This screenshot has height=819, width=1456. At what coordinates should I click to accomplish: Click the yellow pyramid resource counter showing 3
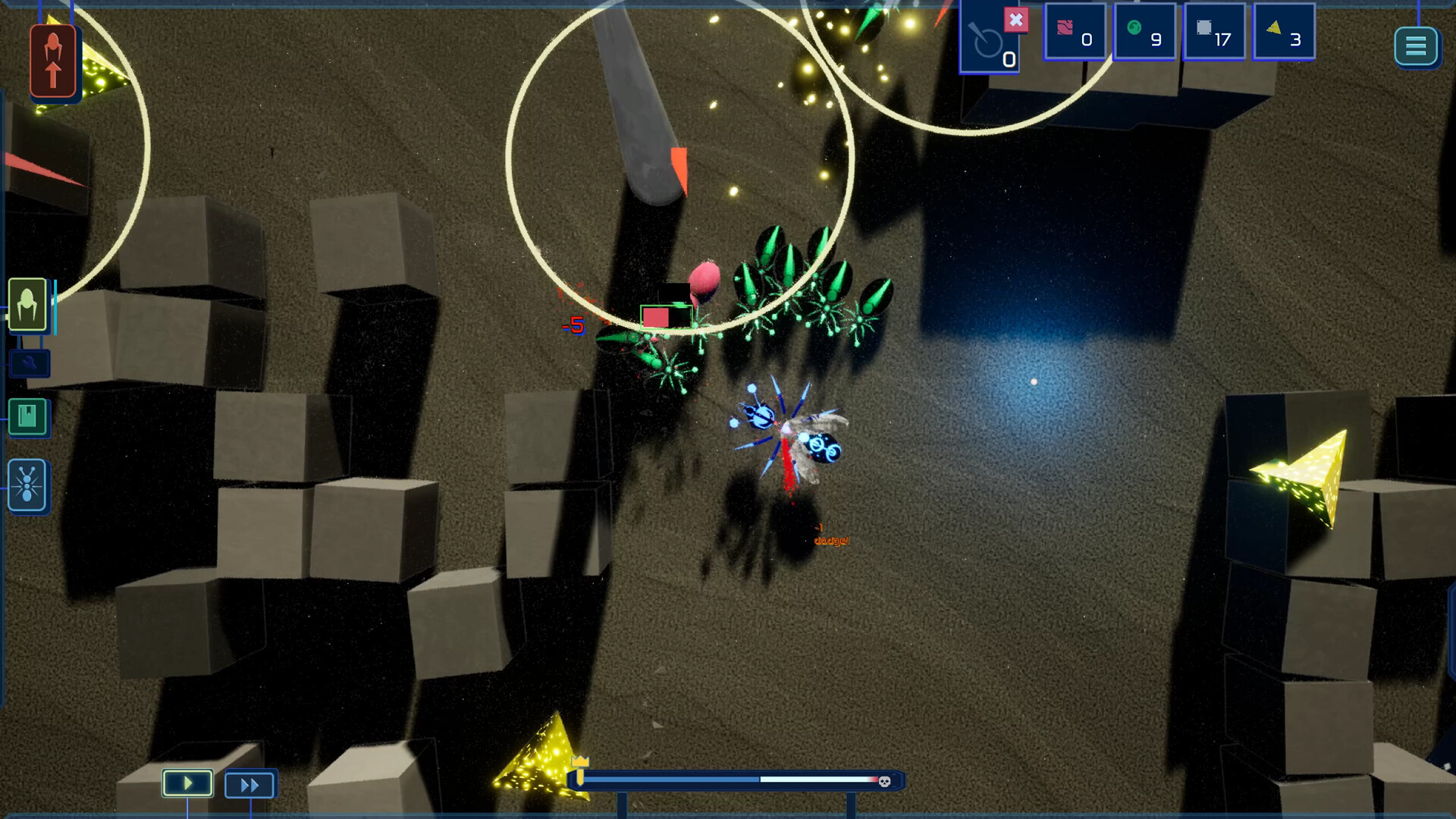[1284, 32]
